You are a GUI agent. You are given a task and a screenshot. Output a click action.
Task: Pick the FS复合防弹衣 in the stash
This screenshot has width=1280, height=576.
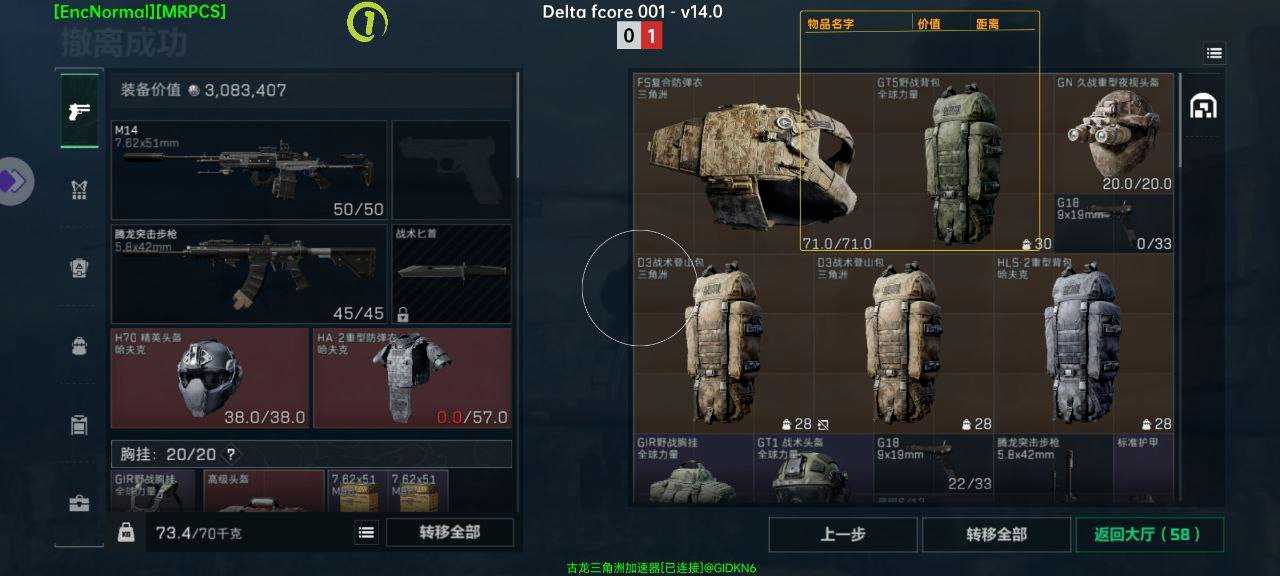pyautogui.click(x=752, y=163)
